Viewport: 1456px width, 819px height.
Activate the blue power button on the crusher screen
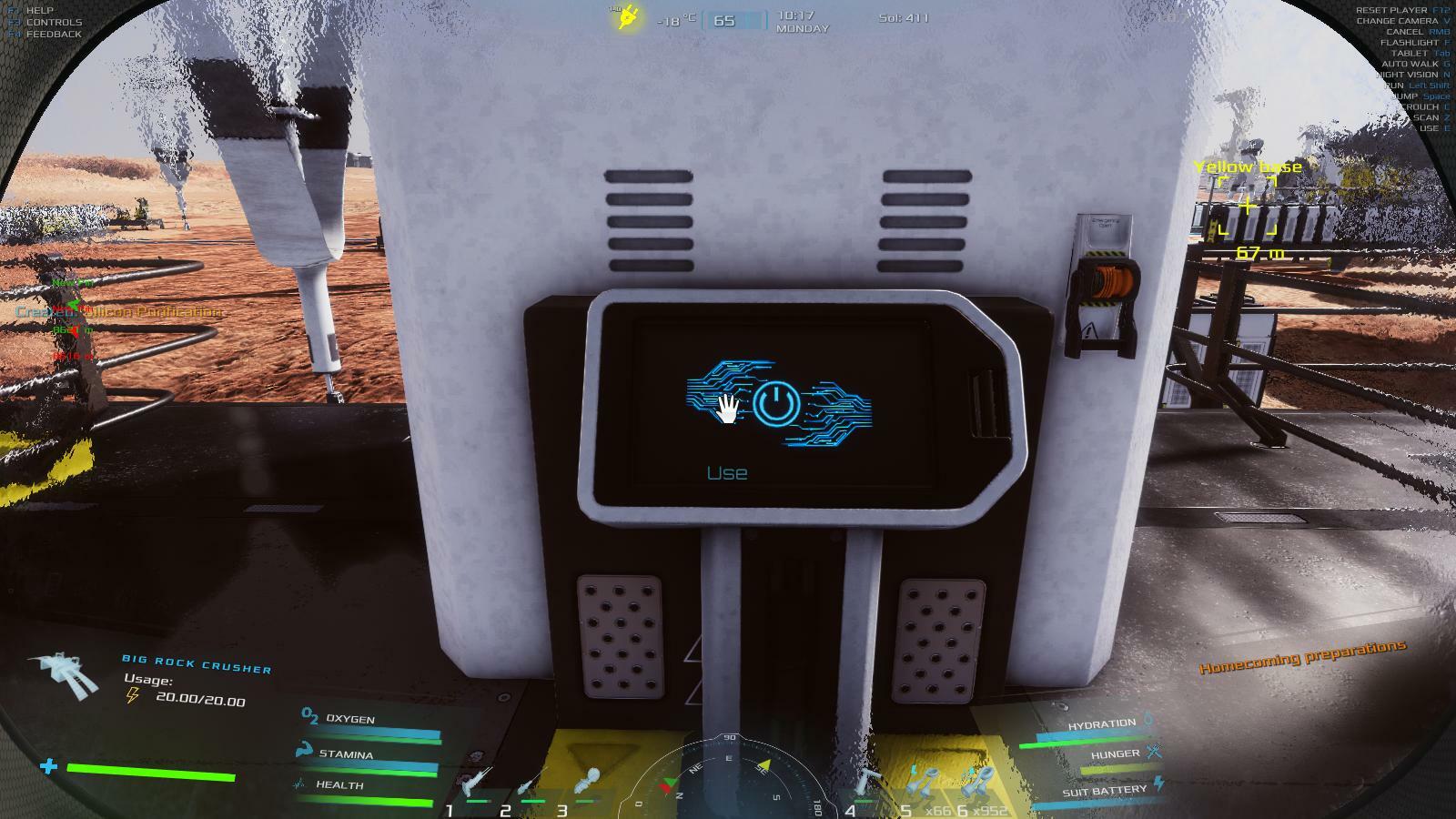[774, 404]
